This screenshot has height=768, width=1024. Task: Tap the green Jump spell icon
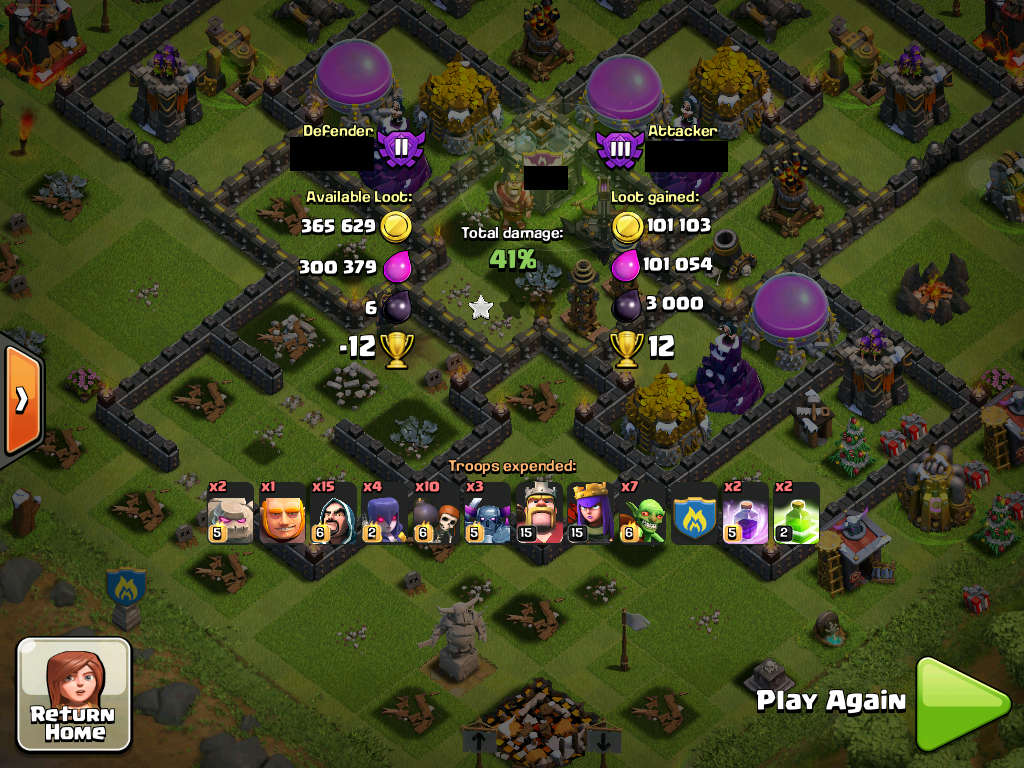(x=796, y=514)
